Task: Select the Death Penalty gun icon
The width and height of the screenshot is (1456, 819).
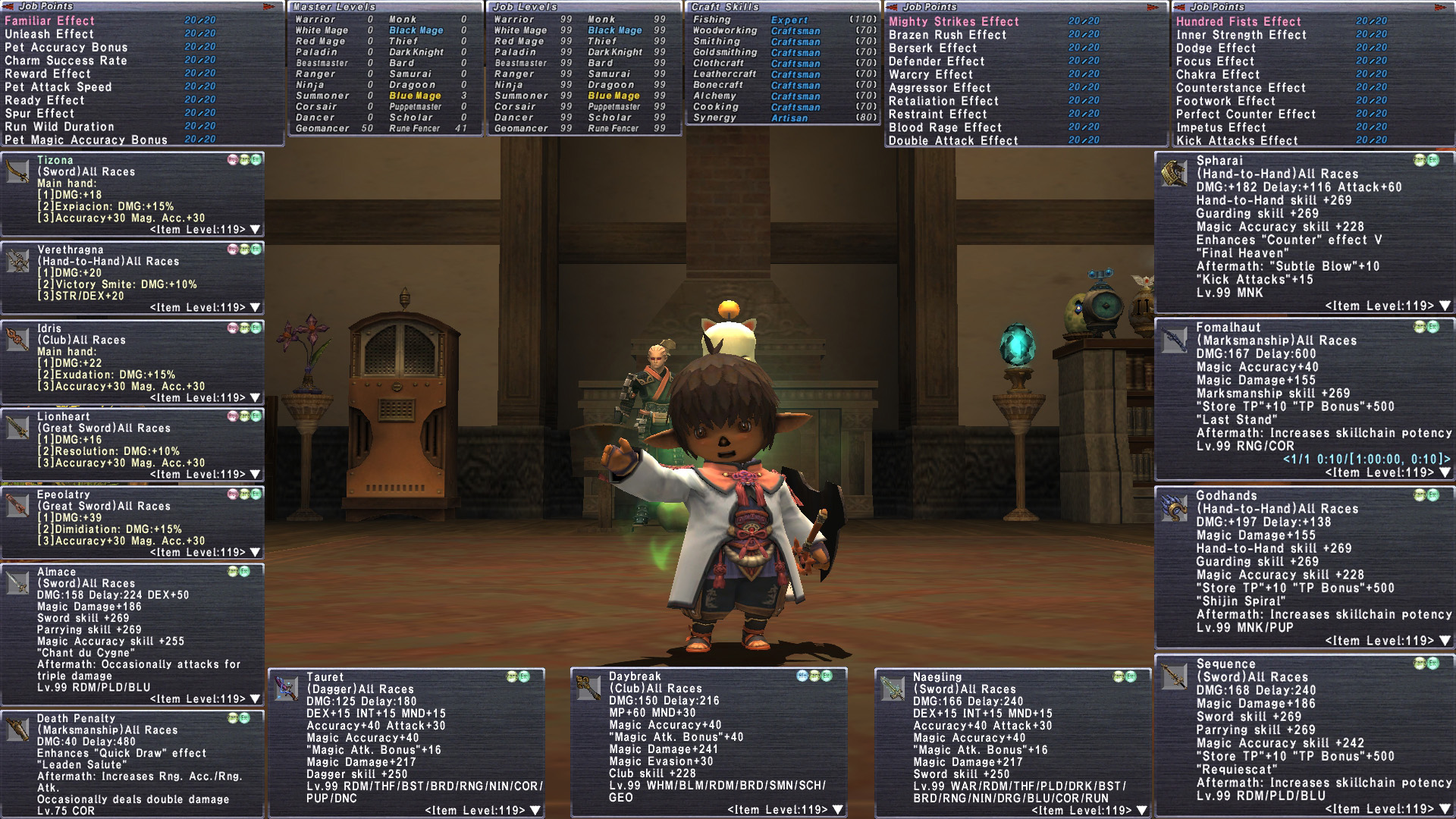Action: pos(18,730)
